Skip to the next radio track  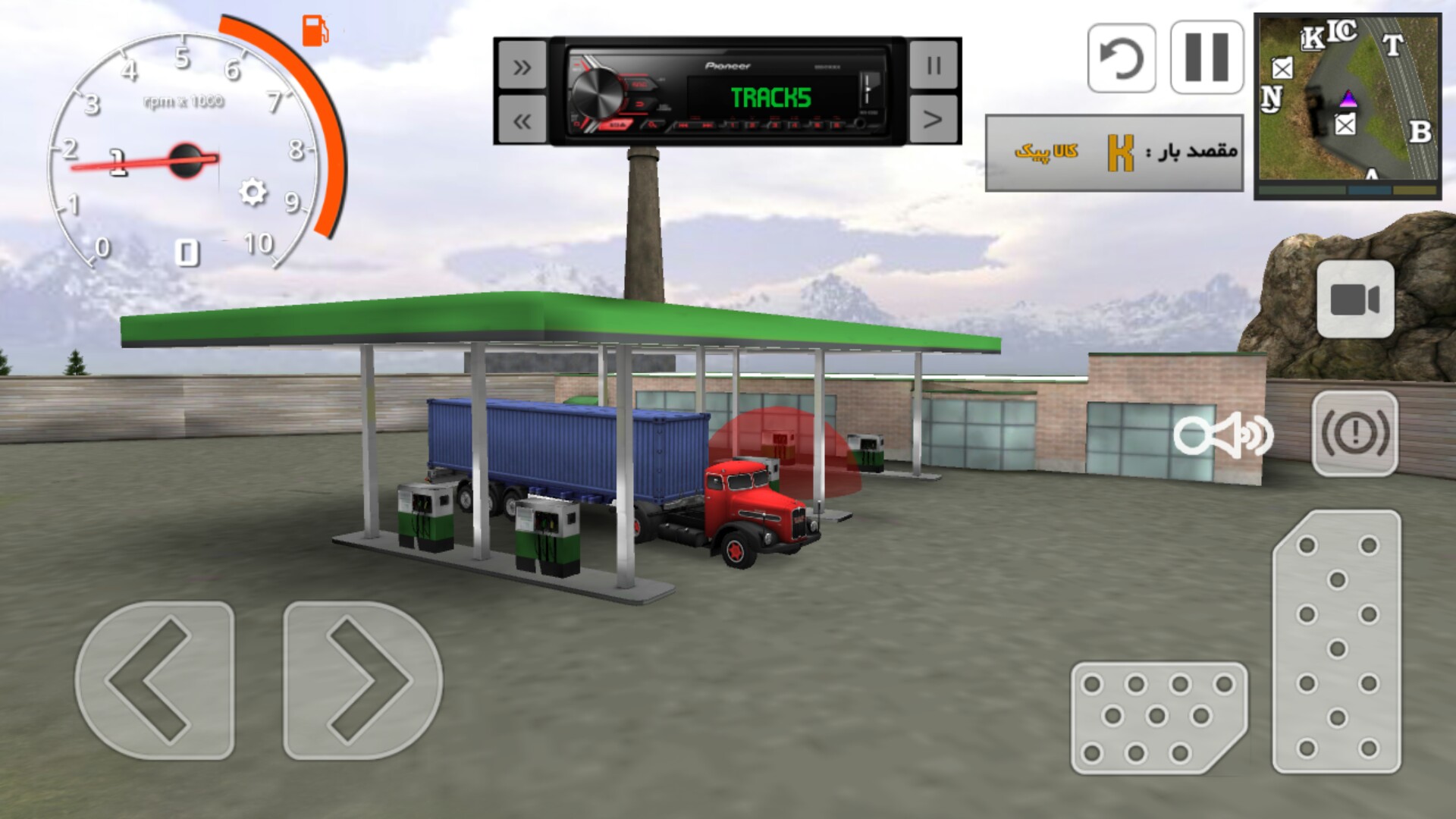coord(522,67)
